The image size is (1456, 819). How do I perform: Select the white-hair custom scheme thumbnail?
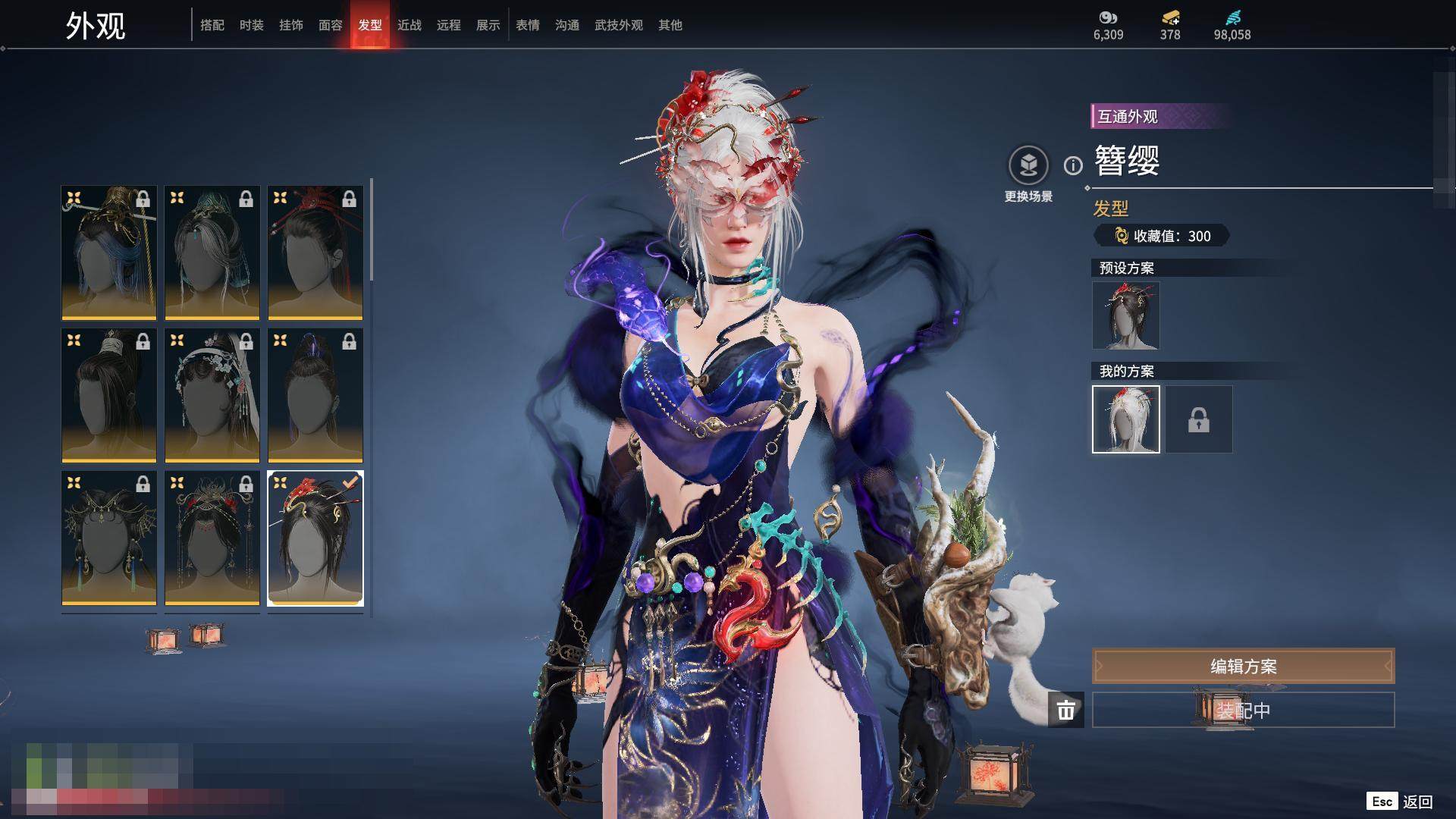[1126, 419]
